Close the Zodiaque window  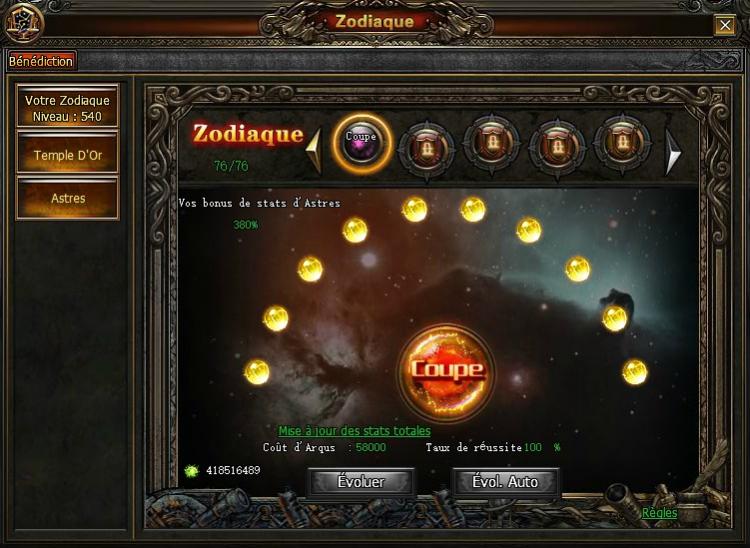pyautogui.click(x=724, y=25)
